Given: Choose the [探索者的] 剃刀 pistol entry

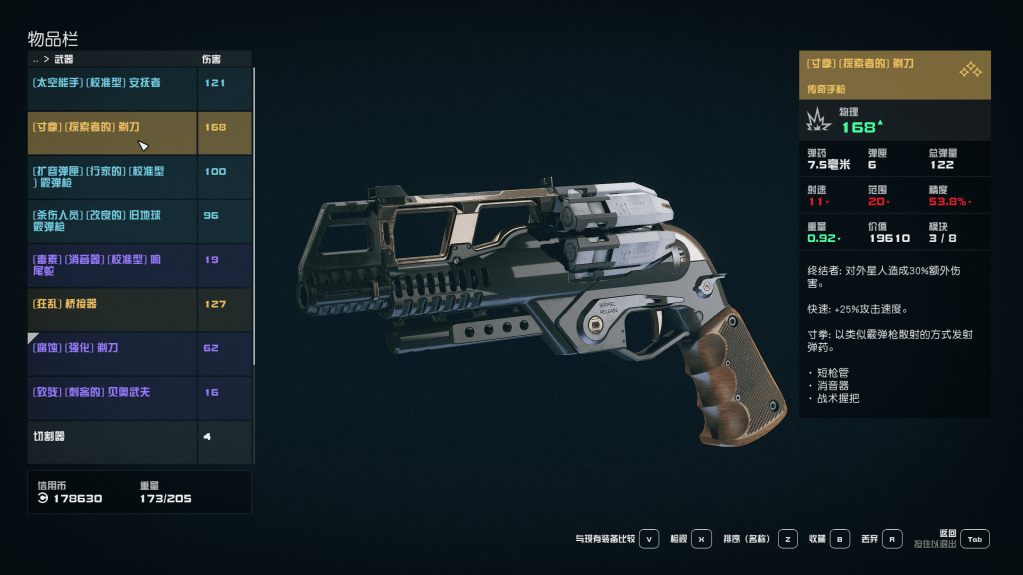Looking at the screenshot, I should (112, 128).
